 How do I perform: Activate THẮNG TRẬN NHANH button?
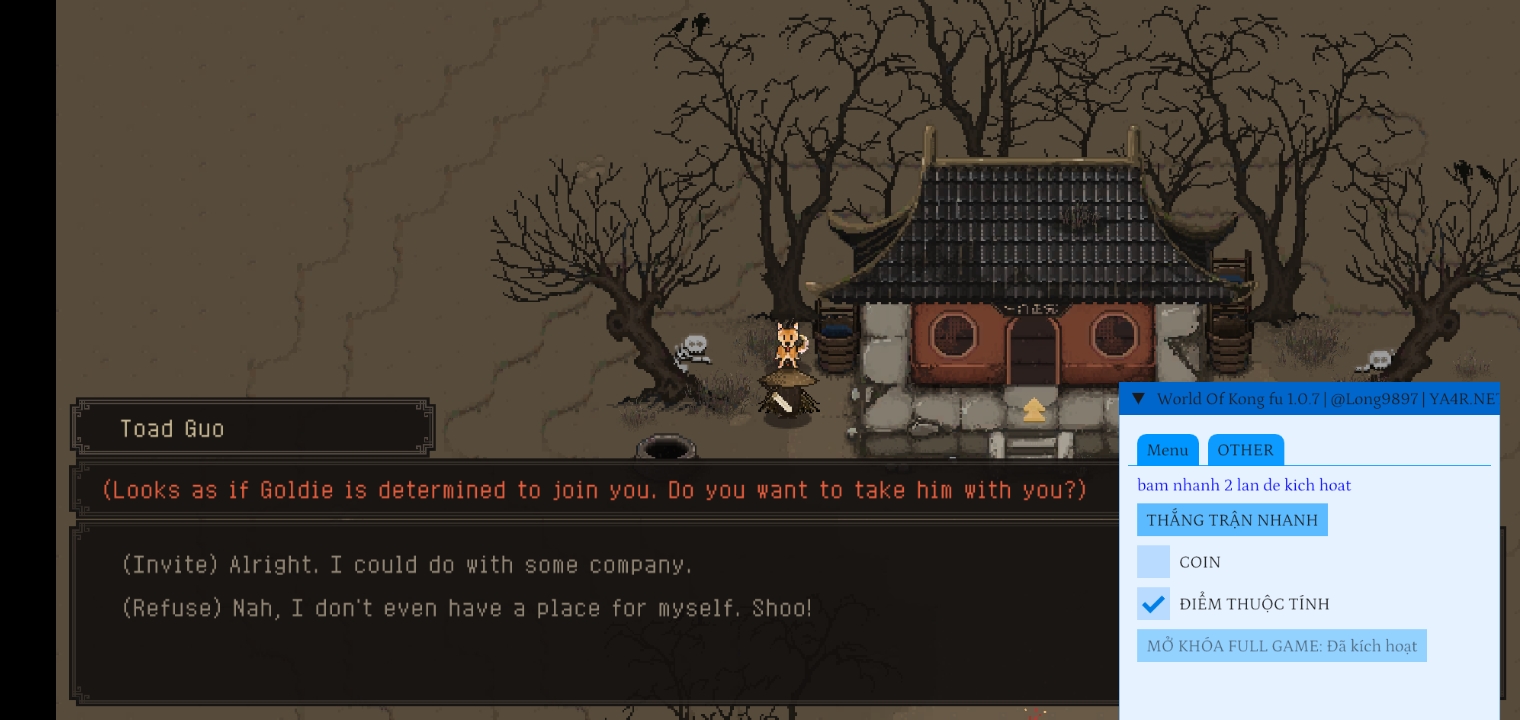[1232, 520]
